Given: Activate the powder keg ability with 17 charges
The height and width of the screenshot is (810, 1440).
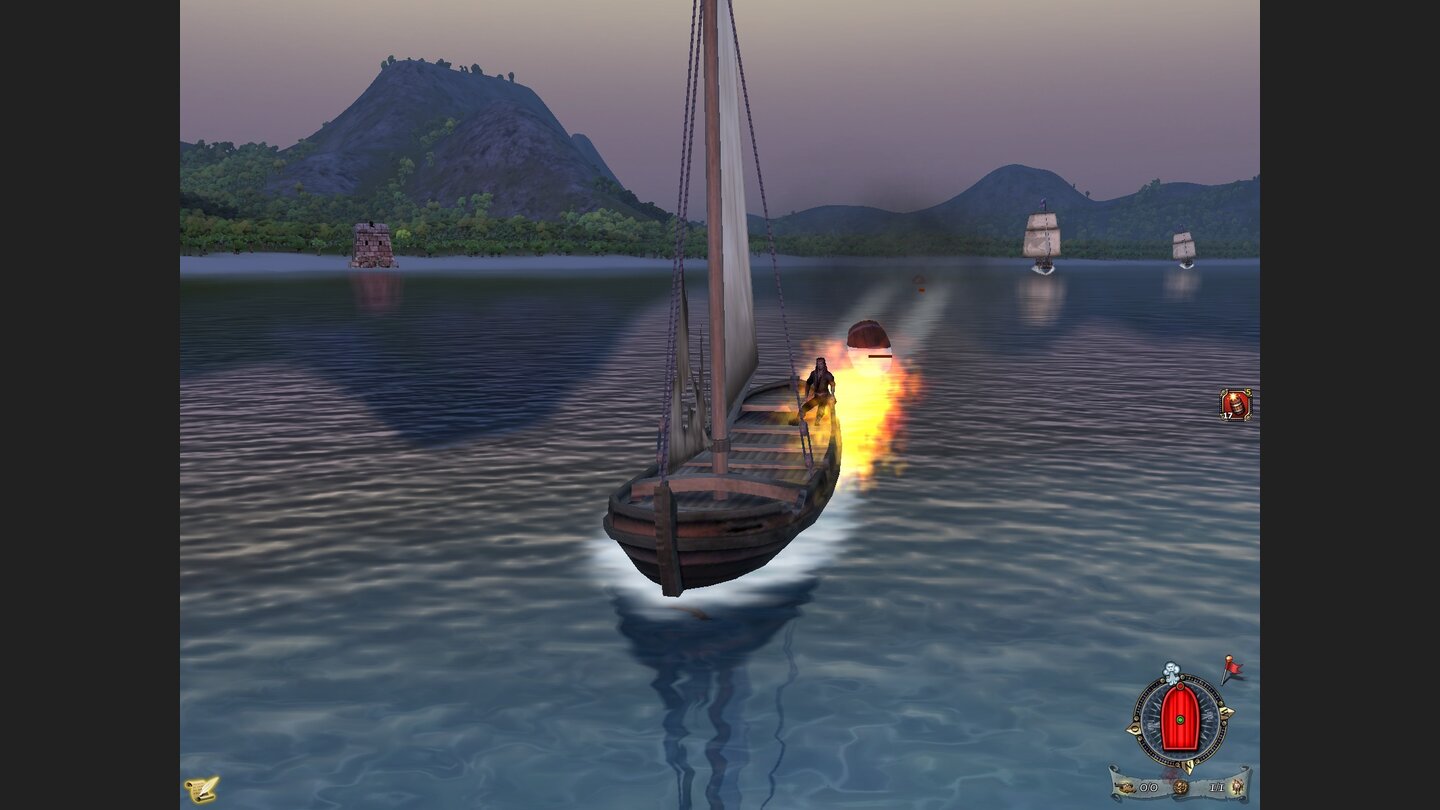Looking at the screenshot, I should [1234, 404].
